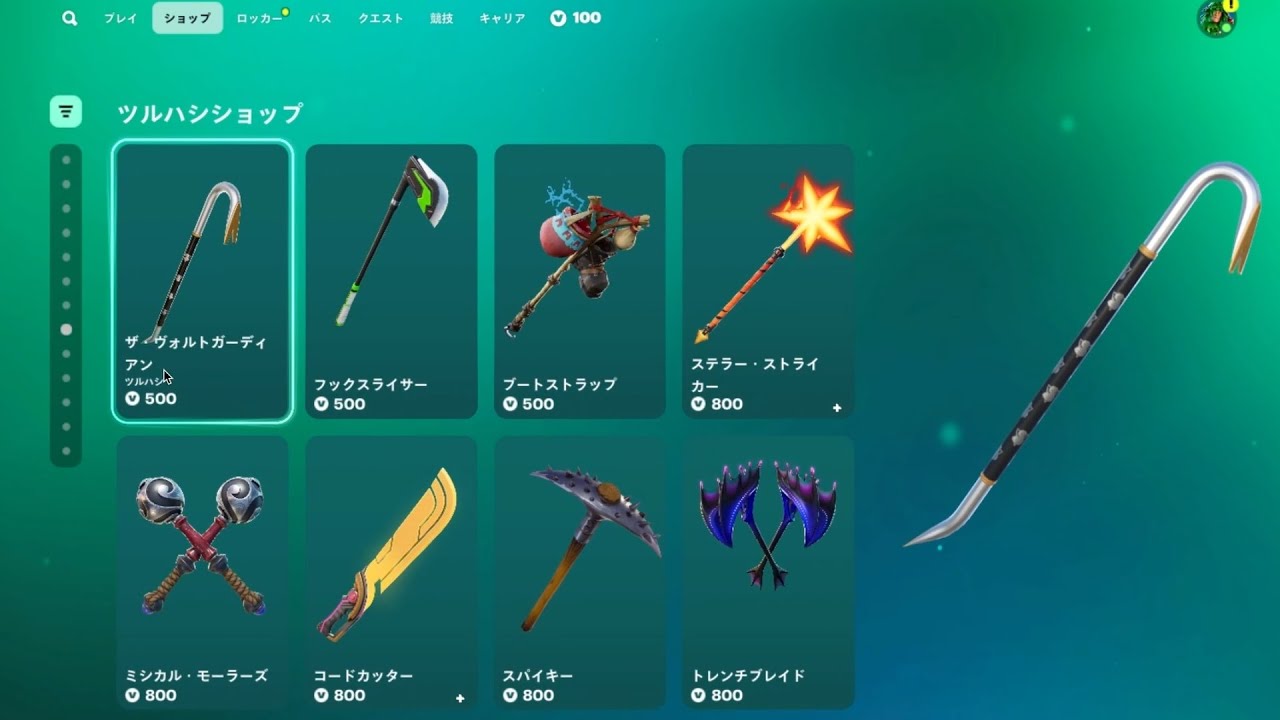Viewport: 1280px width, 720px height.
Task: Switch to the 競技 tab
Action: [441, 18]
